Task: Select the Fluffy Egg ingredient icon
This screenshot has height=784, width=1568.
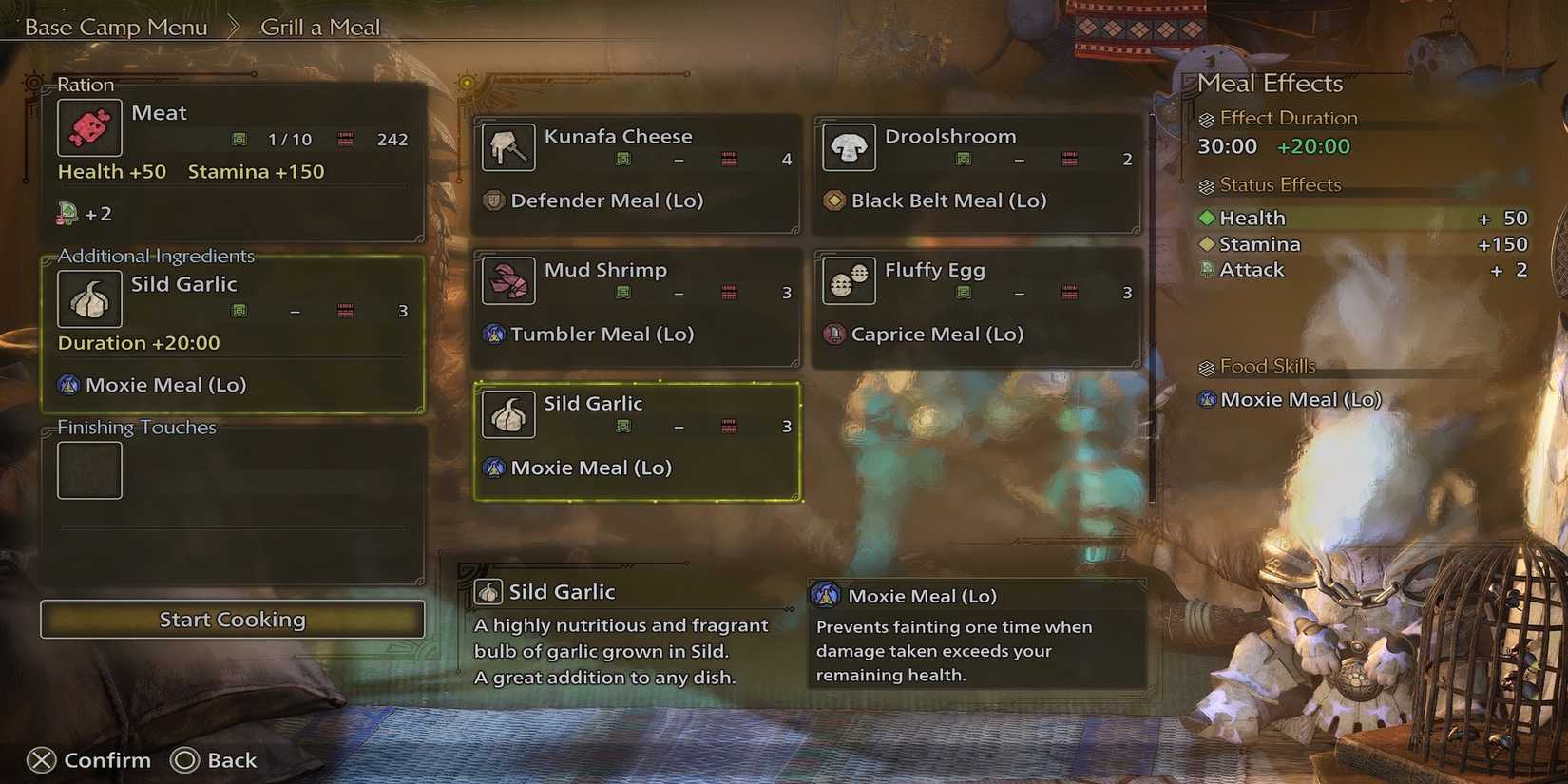Action: point(849,281)
